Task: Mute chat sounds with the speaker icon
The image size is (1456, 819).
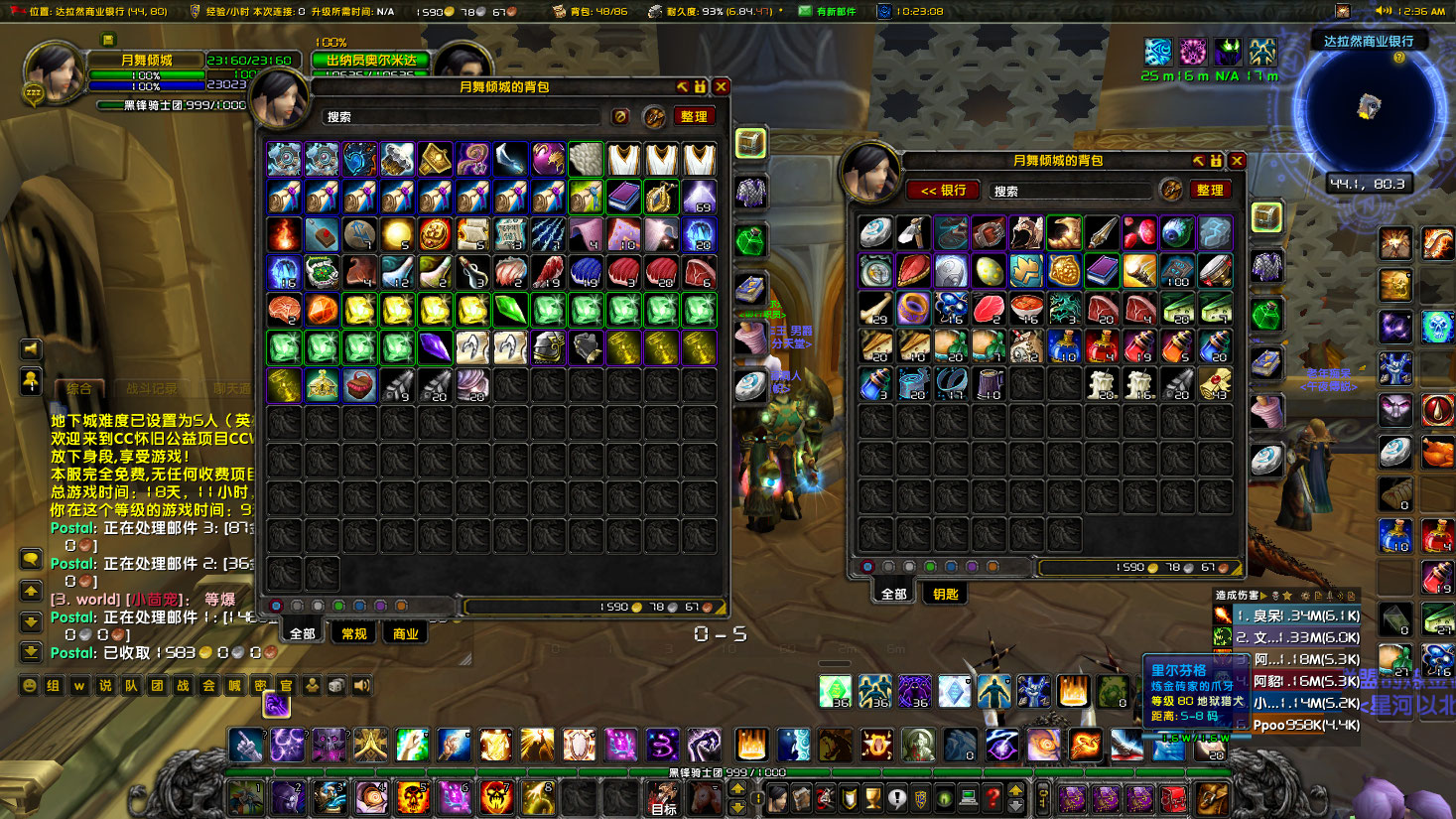Action: [362, 685]
